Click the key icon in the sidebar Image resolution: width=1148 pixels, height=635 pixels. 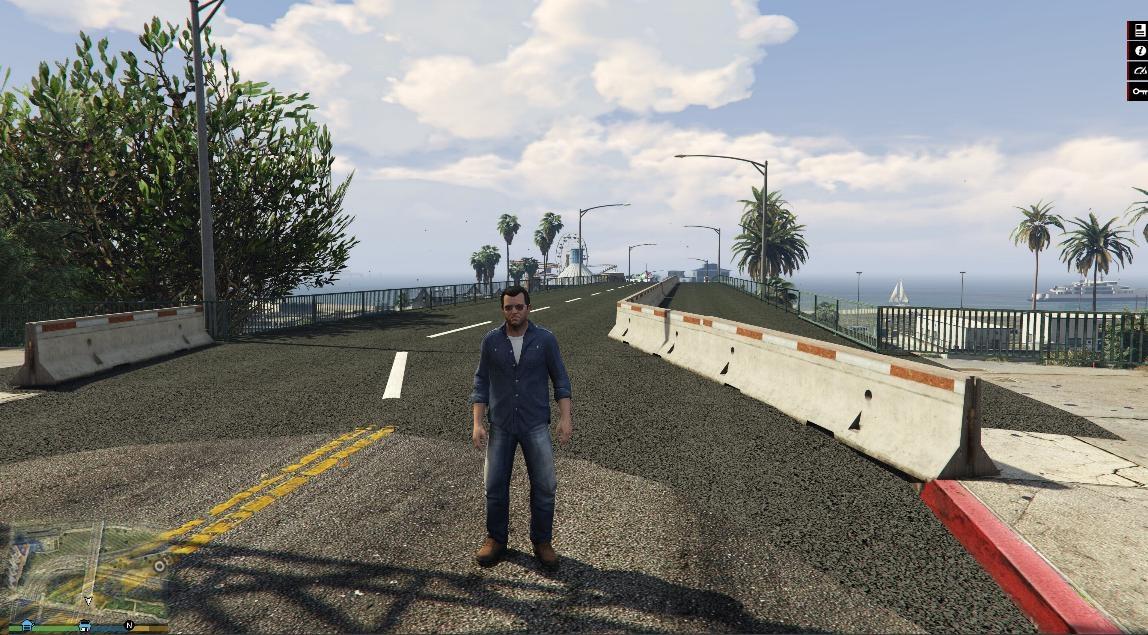point(1139,91)
